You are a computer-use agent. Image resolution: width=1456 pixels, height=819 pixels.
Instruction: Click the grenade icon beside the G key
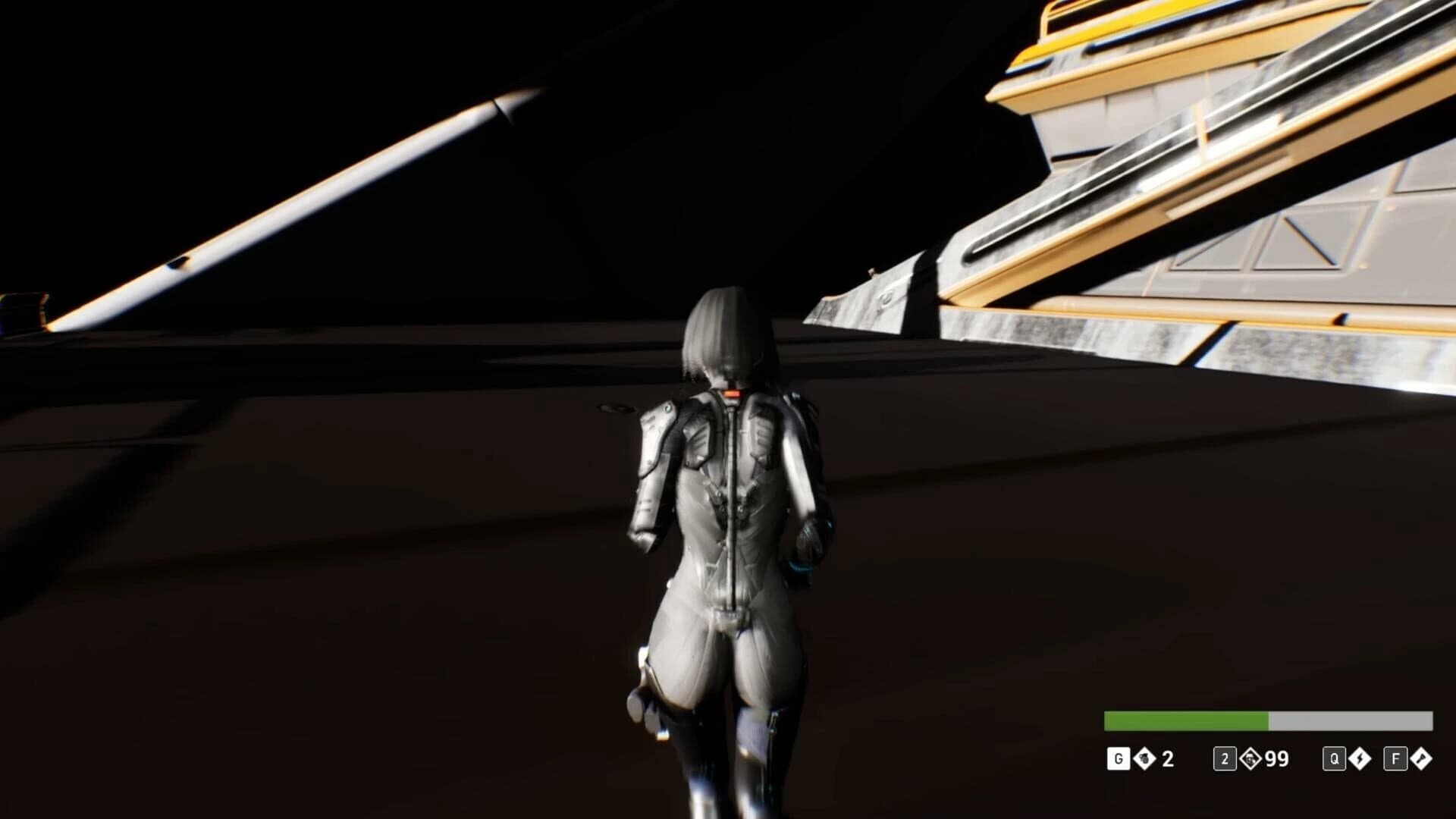[x=1144, y=757]
